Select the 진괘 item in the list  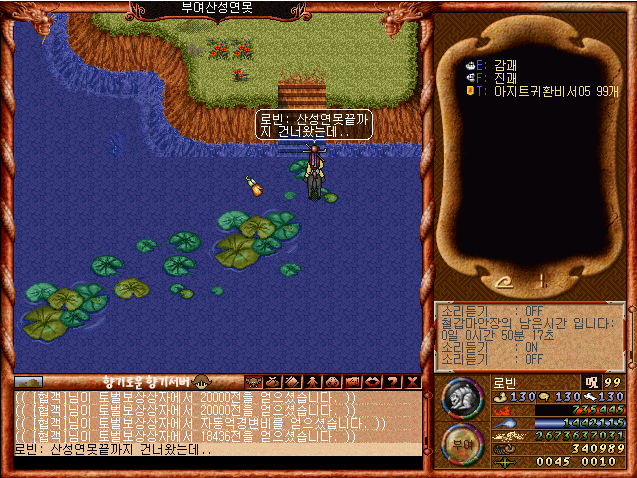(x=507, y=77)
